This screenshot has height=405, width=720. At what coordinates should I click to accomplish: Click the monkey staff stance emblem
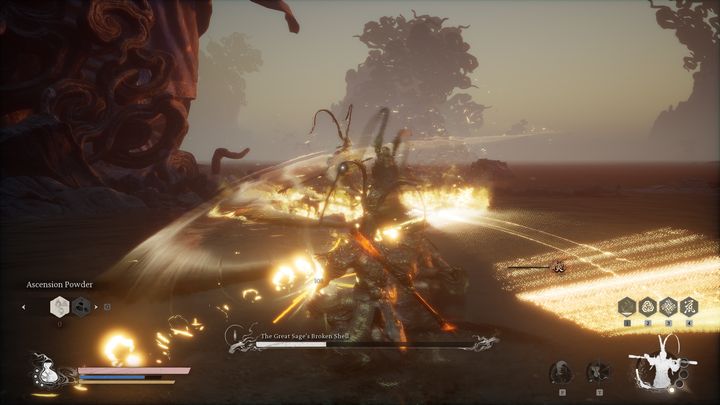pyautogui.click(x=661, y=367)
